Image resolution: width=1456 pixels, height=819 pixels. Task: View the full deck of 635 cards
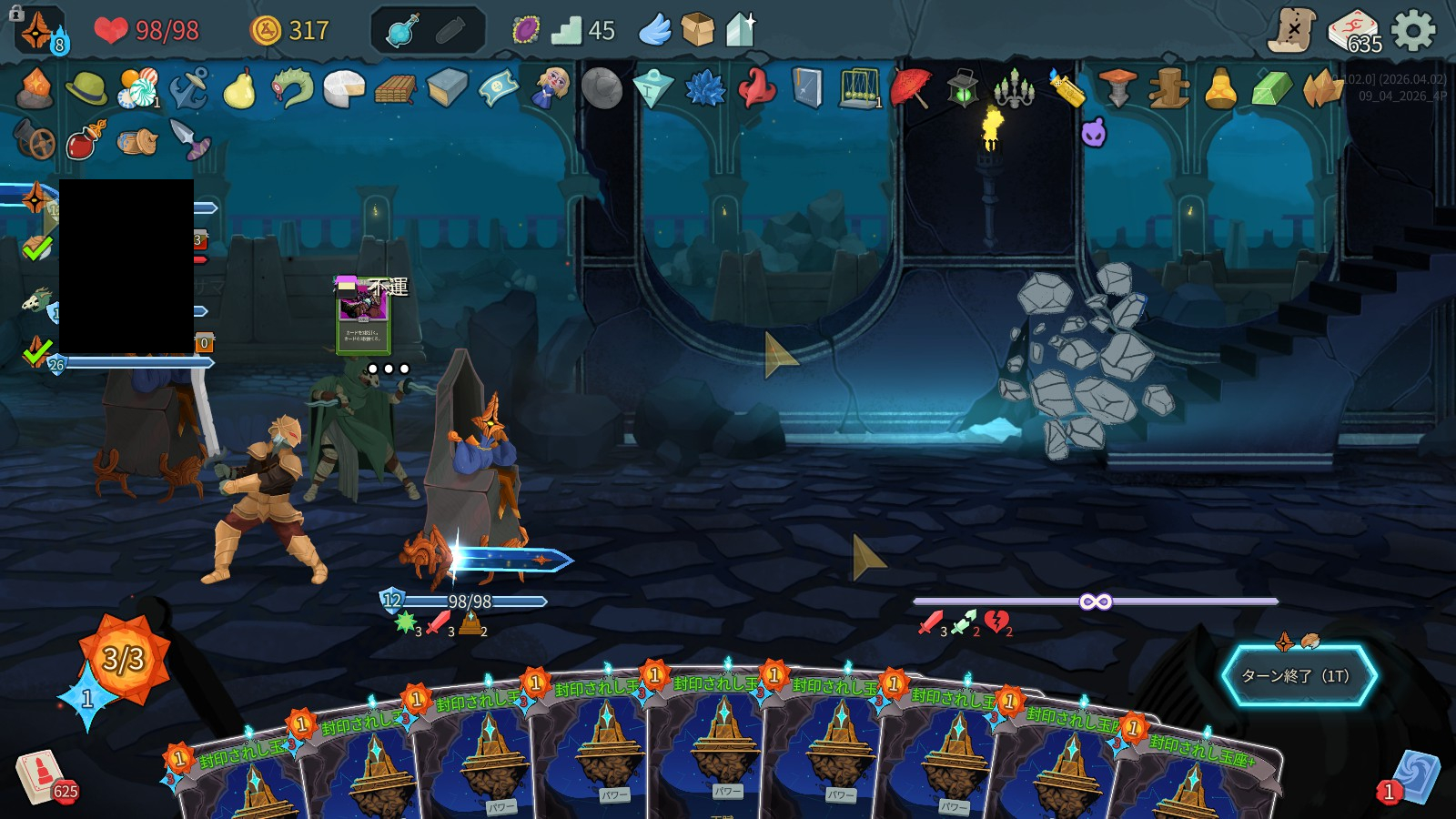[x=1354, y=32]
